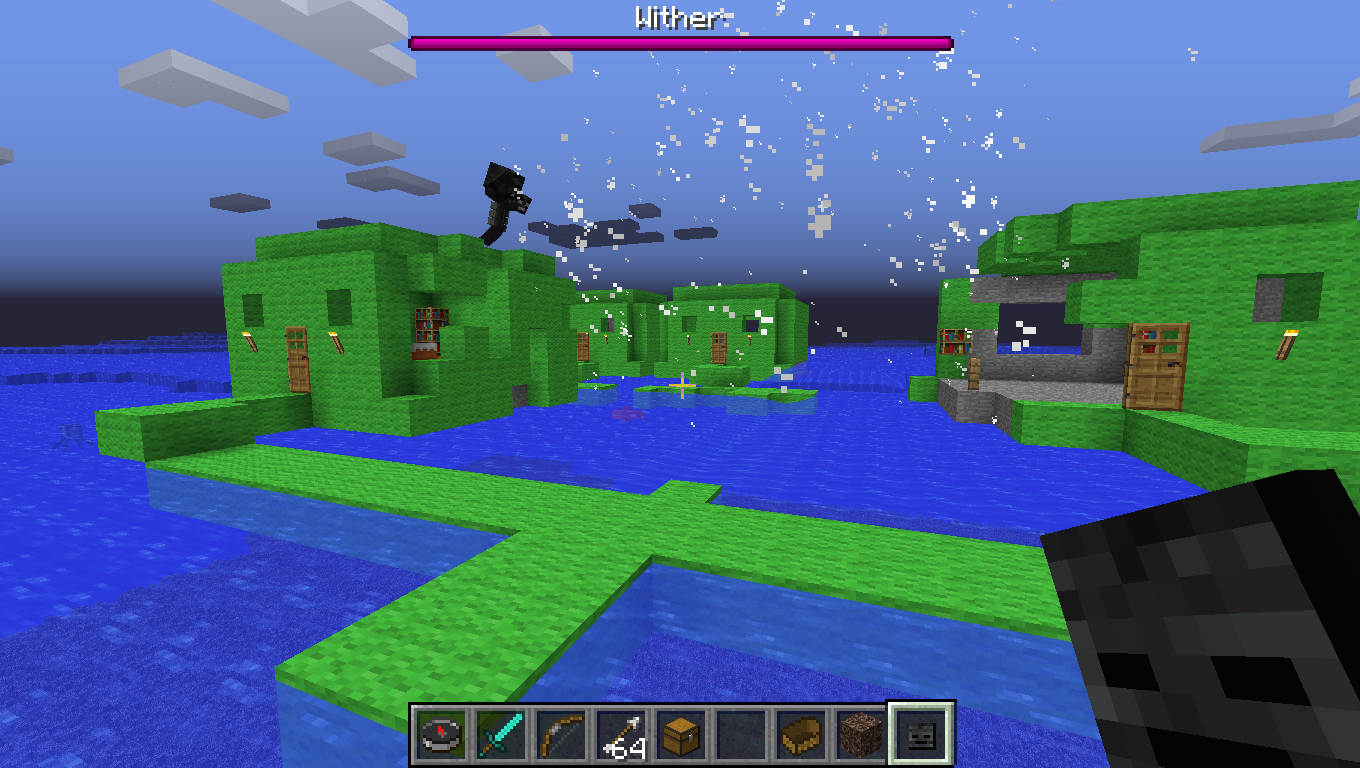Click the Wither boss health bar
The height and width of the screenshot is (768, 1360).
click(x=680, y=41)
